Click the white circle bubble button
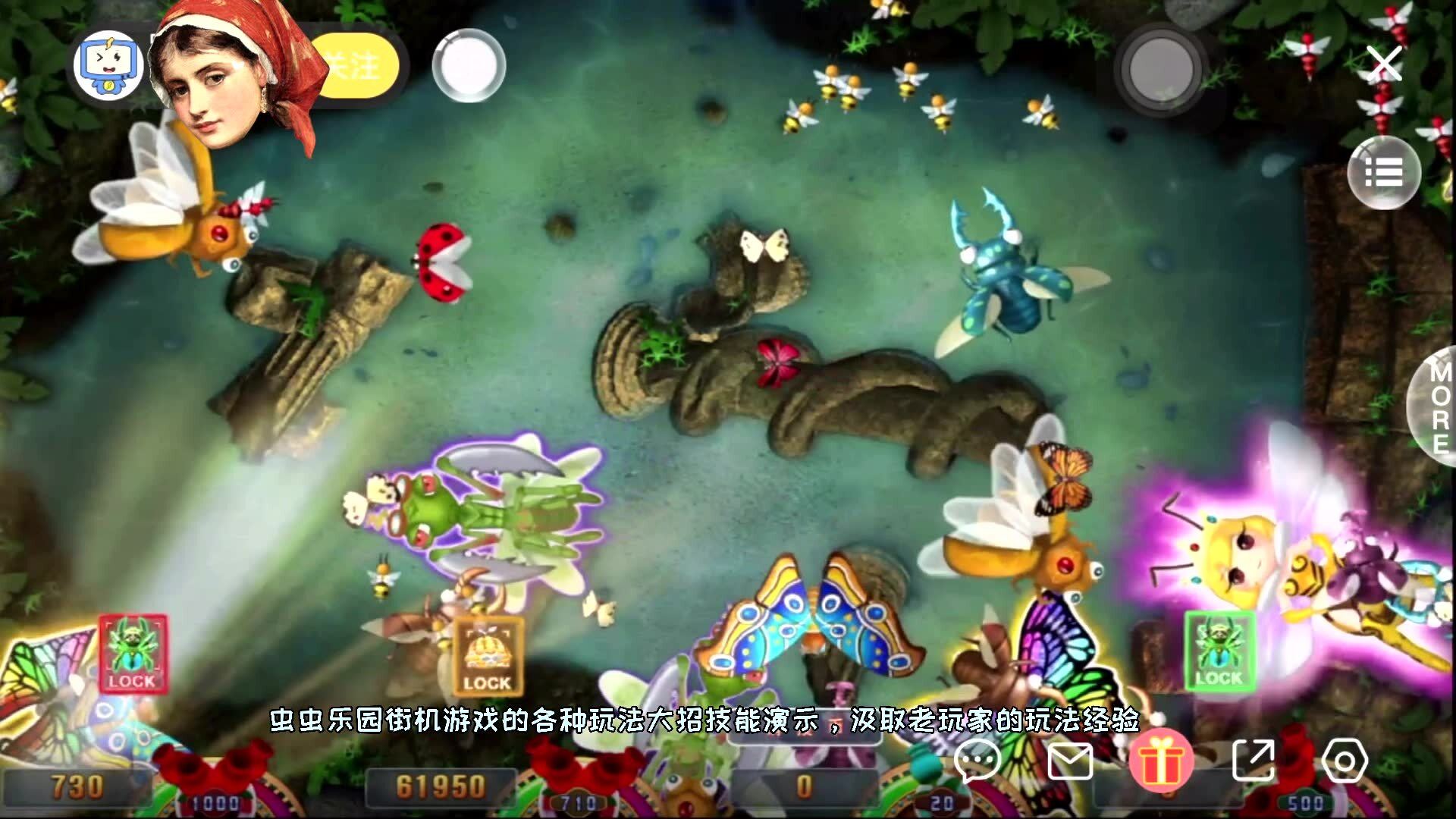Image resolution: width=1456 pixels, height=819 pixels. click(469, 66)
